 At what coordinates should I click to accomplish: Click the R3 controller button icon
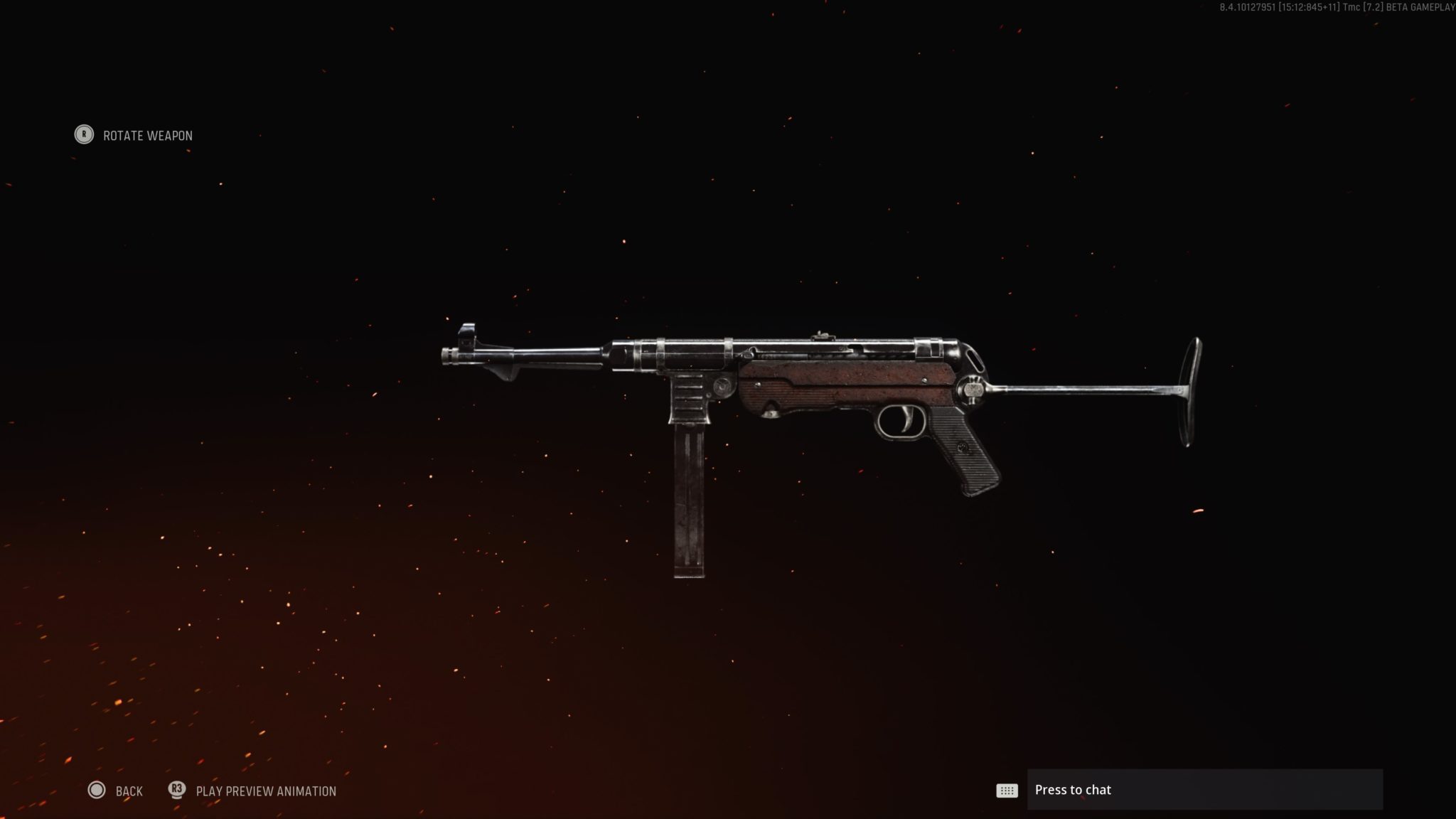point(177,790)
